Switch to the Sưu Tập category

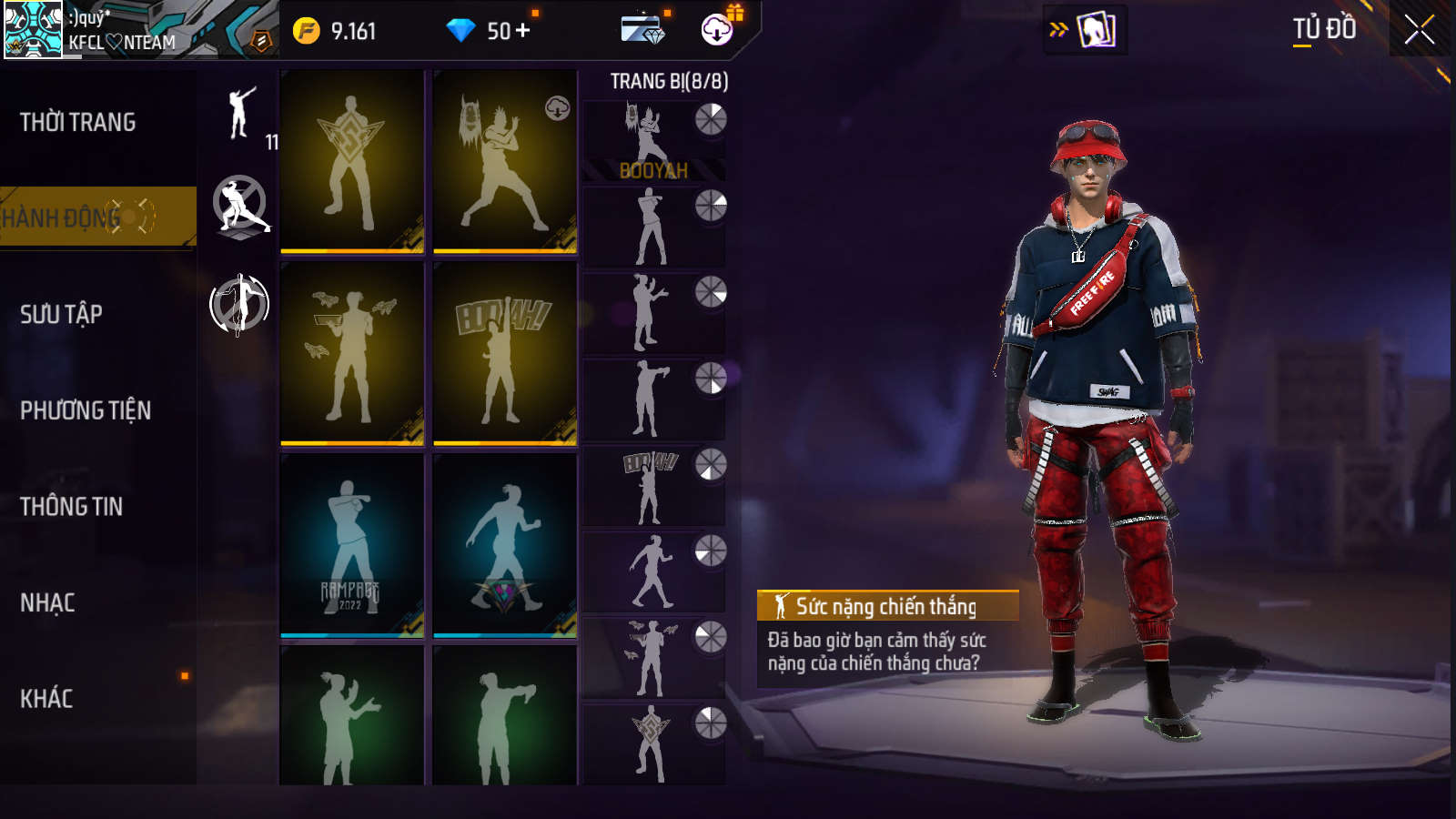62,315
